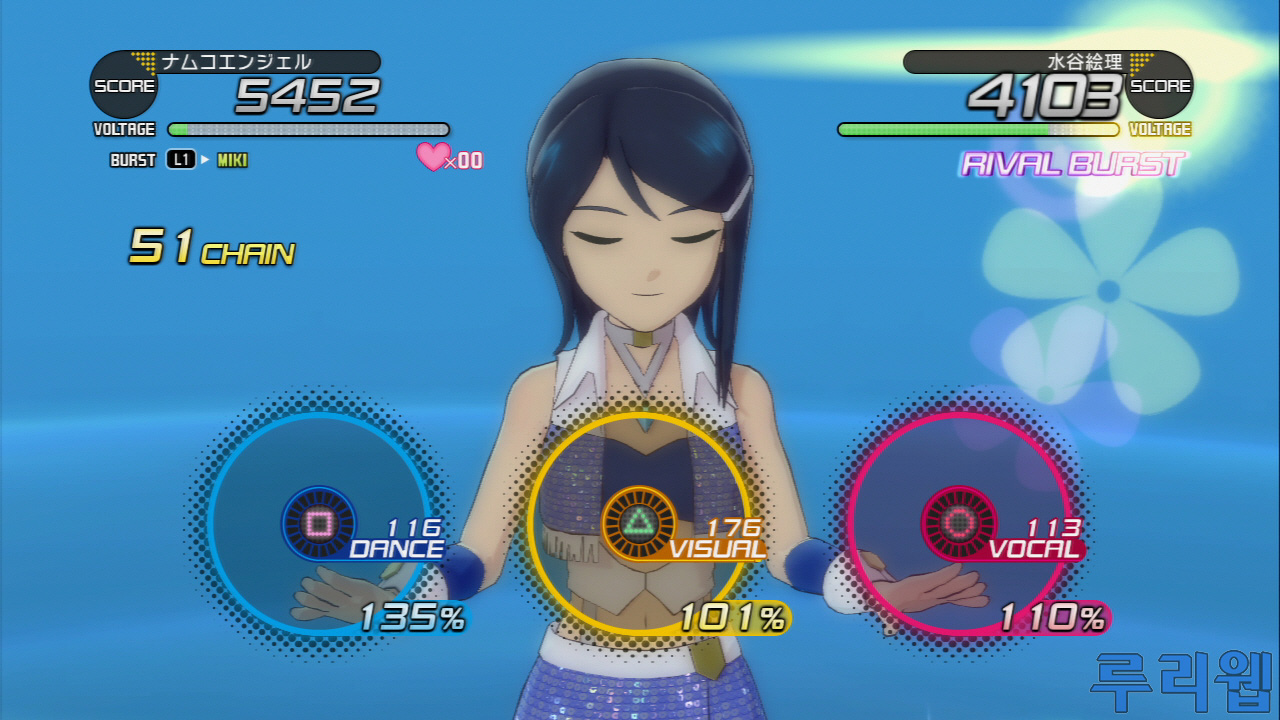
Task: Activate the pink Vocal appeal circle
Action: (958, 523)
